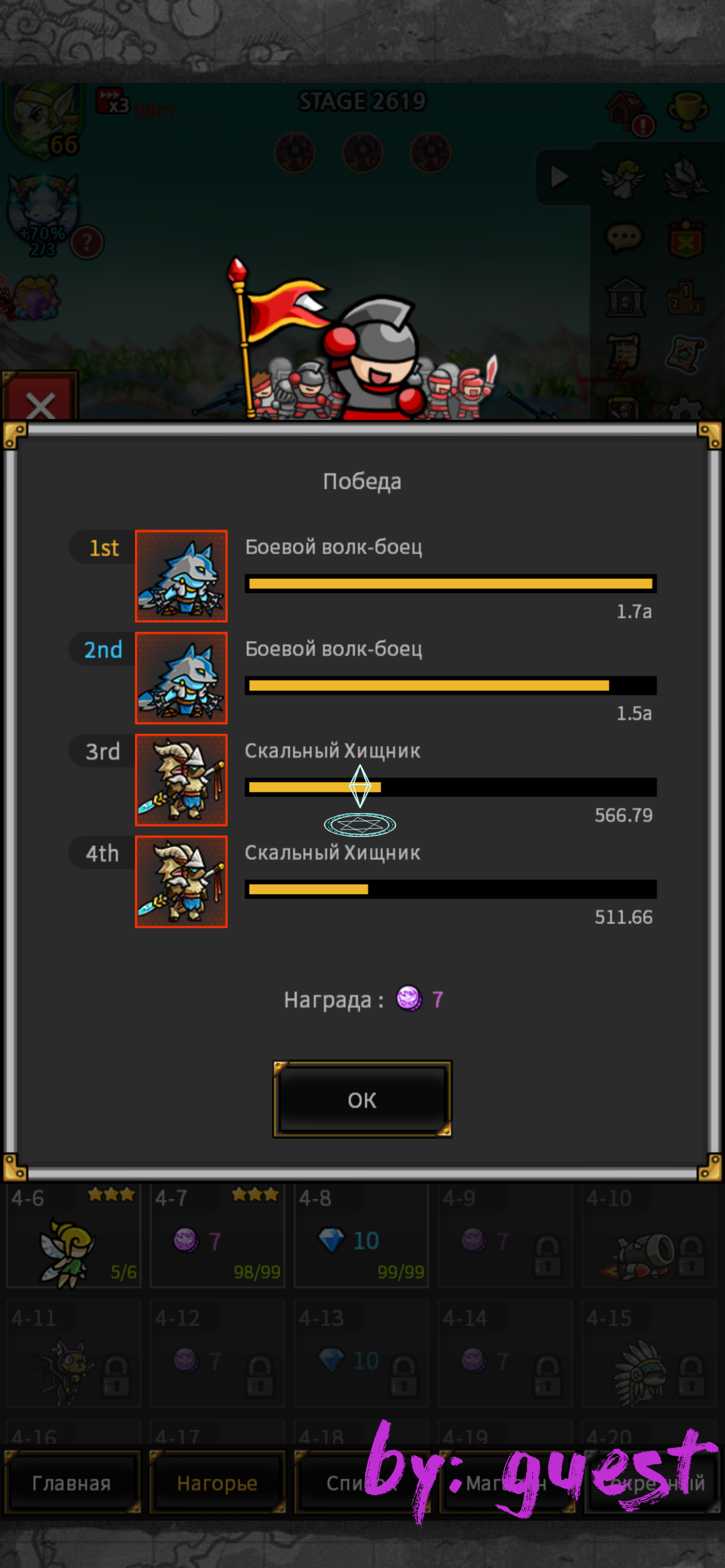725x1568 pixels.
Task: Select stage 4-6 with the fairy
Action: pyautogui.click(x=73, y=1235)
